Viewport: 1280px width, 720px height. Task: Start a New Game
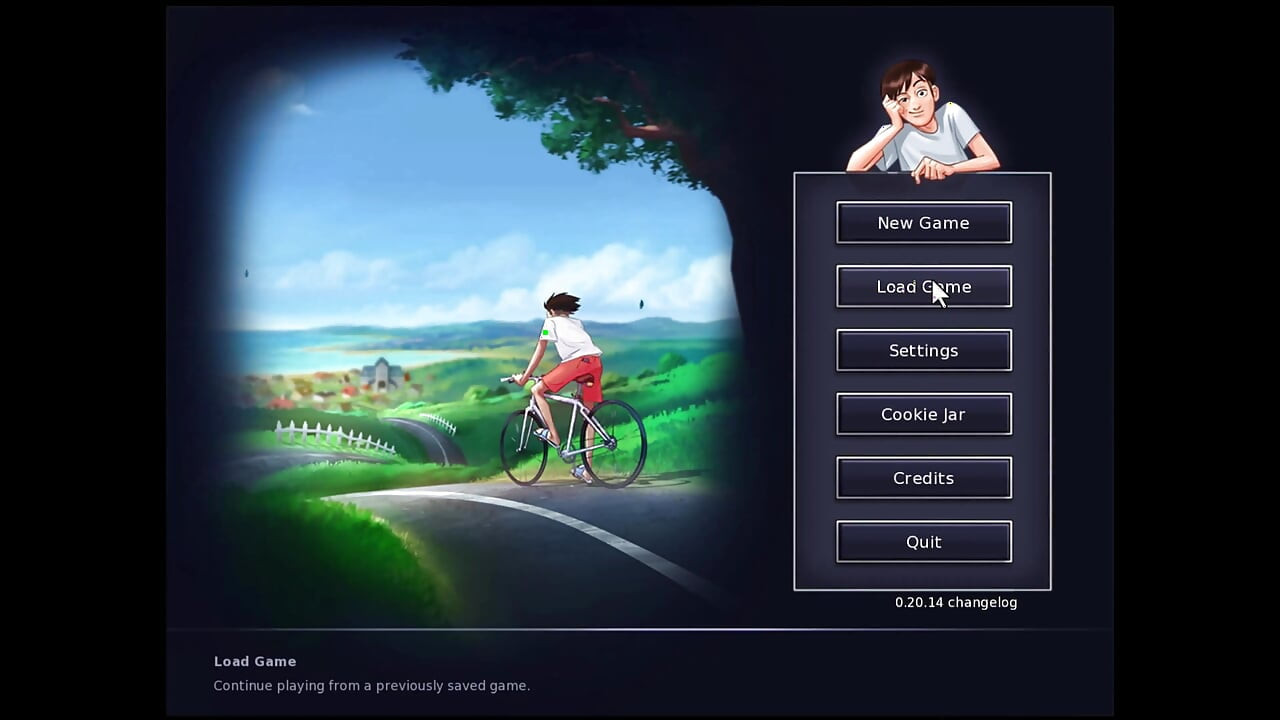tap(923, 222)
